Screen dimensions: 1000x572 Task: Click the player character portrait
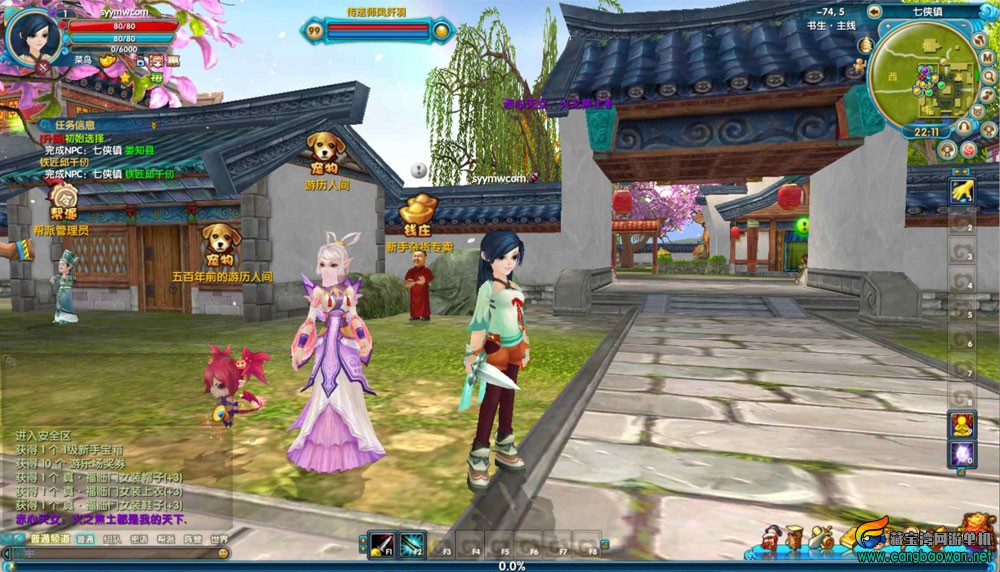click(x=32, y=36)
